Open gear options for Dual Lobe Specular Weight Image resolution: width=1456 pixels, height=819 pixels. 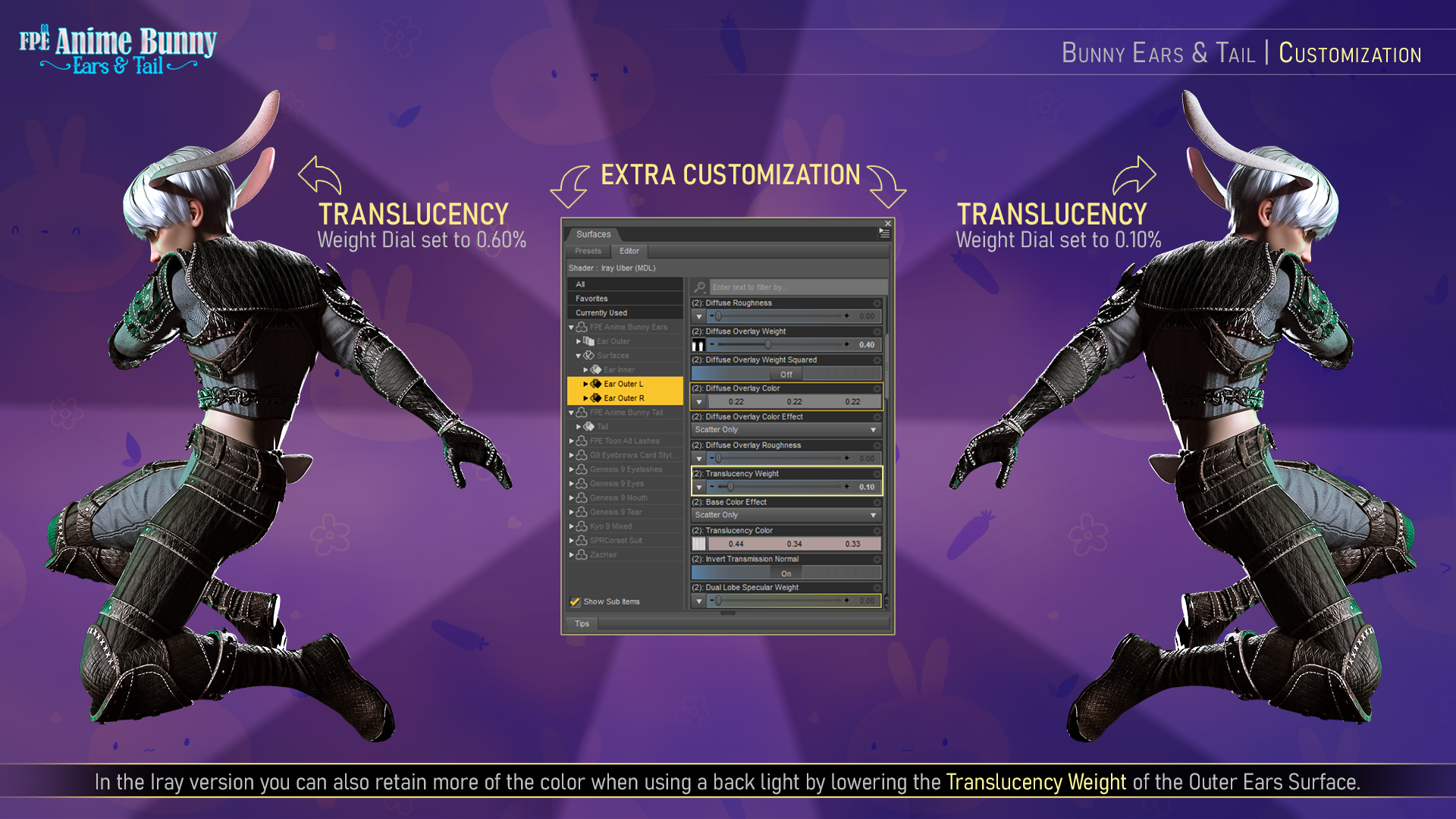point(876,587)
